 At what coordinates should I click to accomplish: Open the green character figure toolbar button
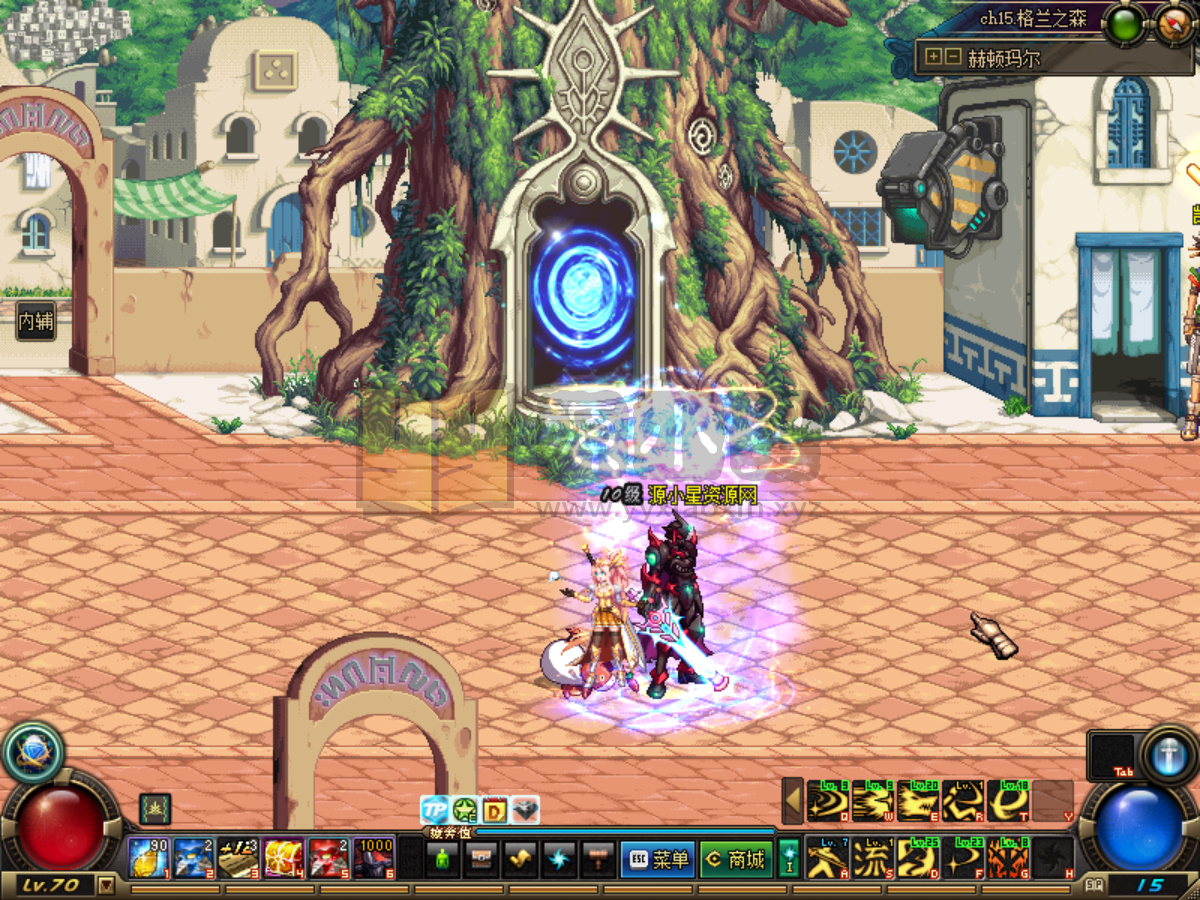point(442,859)
